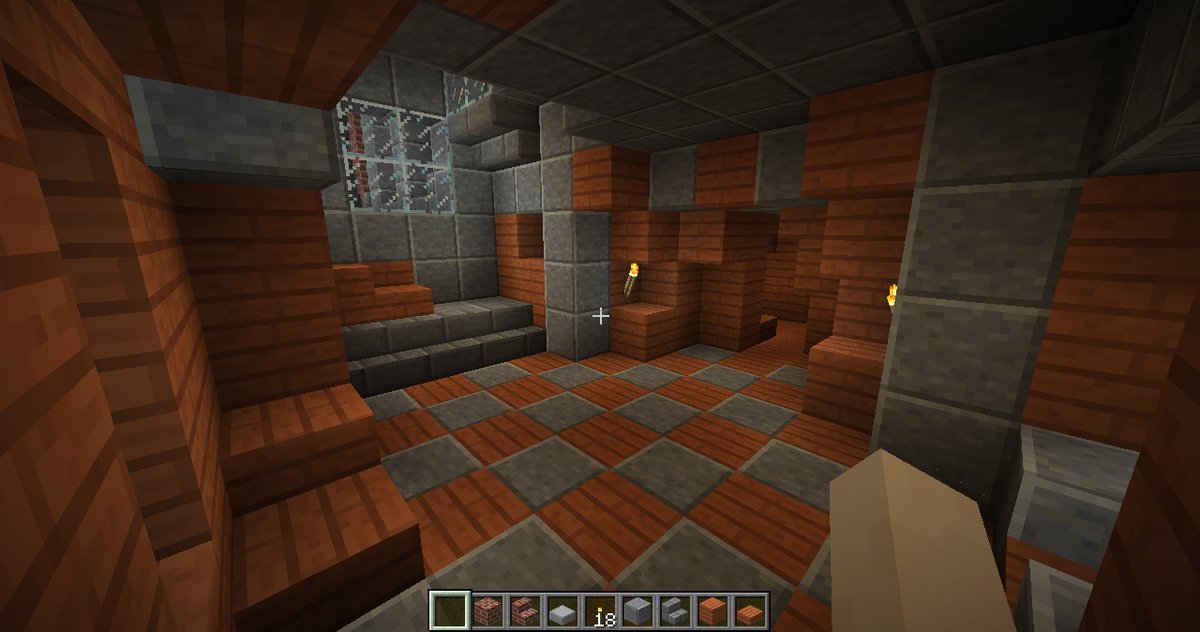Switch to the stone brick block slot
Image resolution: width=1200 pixels, height=632 pixels.
coord(637,609)
